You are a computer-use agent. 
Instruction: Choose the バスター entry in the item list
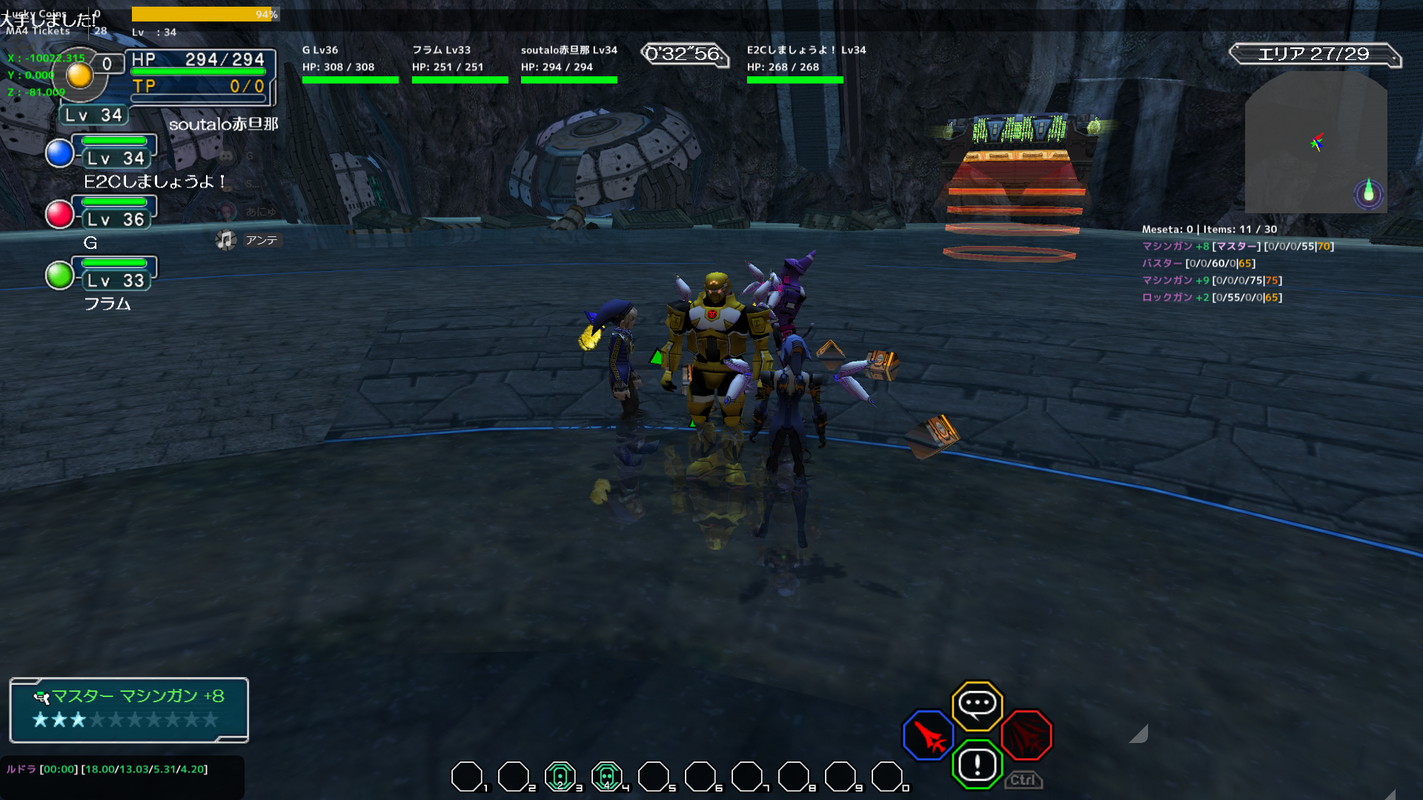pos(1198,263)
